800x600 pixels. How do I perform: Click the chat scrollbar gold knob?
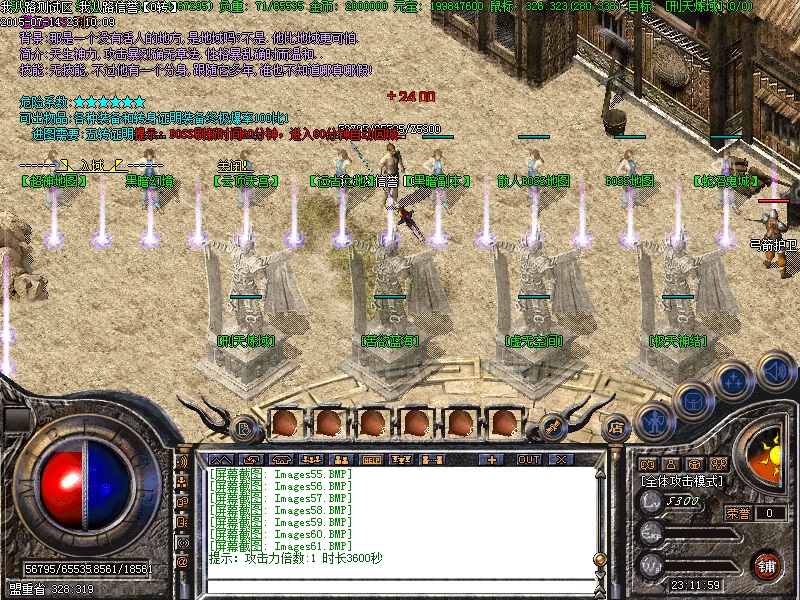(x=601, y=560)
